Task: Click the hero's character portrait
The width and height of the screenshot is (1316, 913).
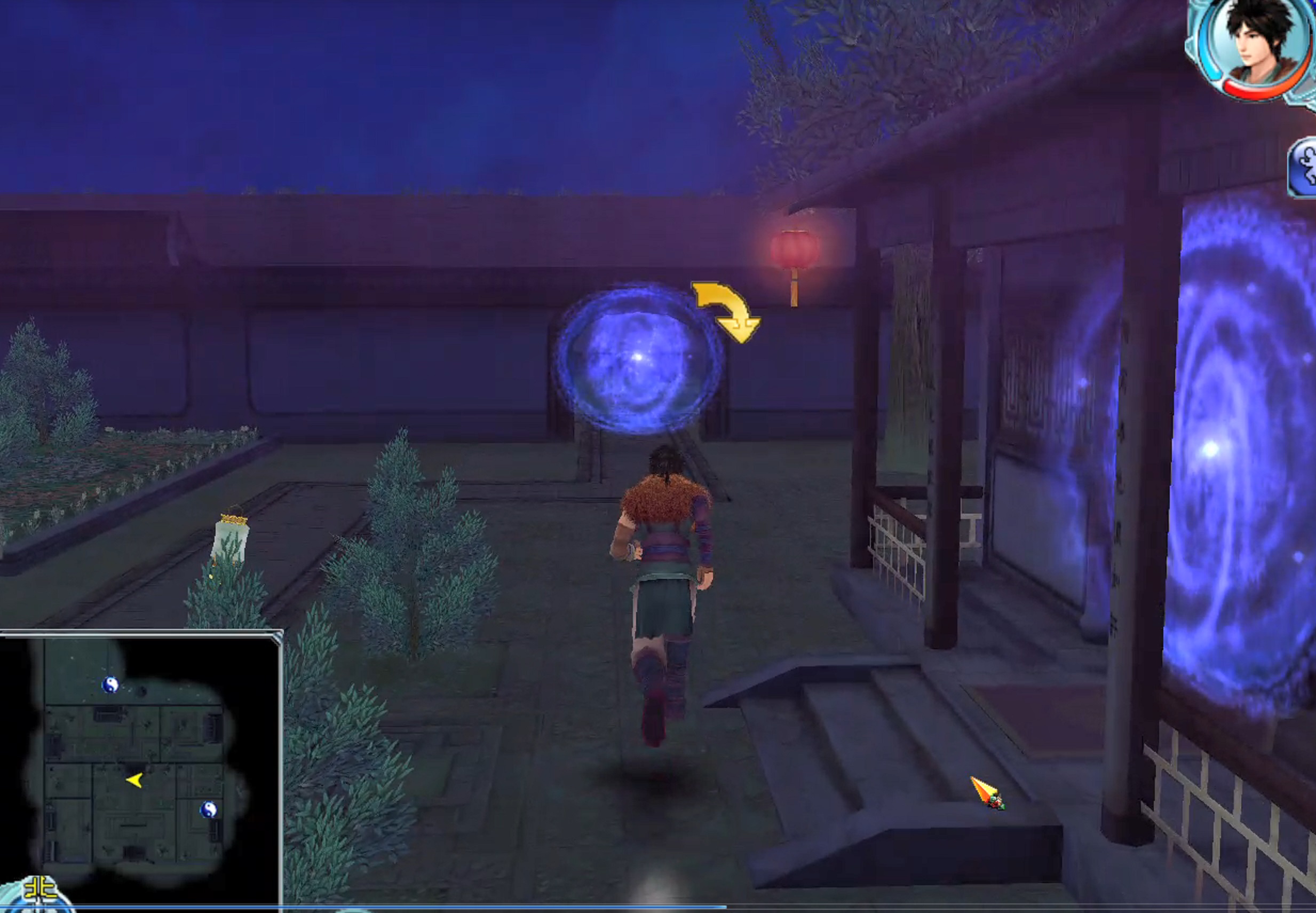Action: 1257,46
